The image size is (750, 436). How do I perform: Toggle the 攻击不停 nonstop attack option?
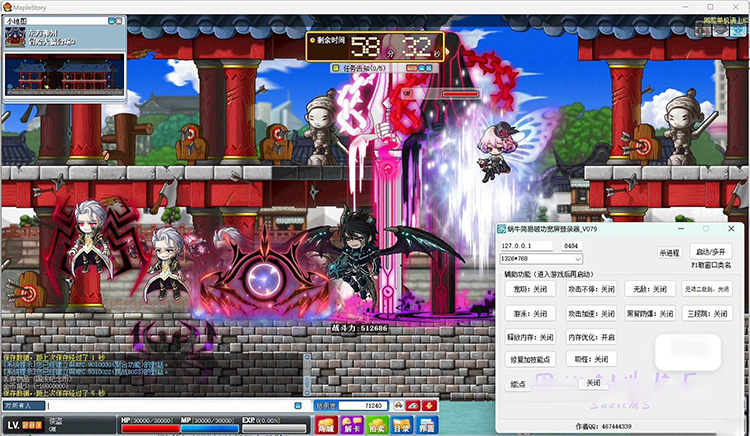tap(591, 289)
